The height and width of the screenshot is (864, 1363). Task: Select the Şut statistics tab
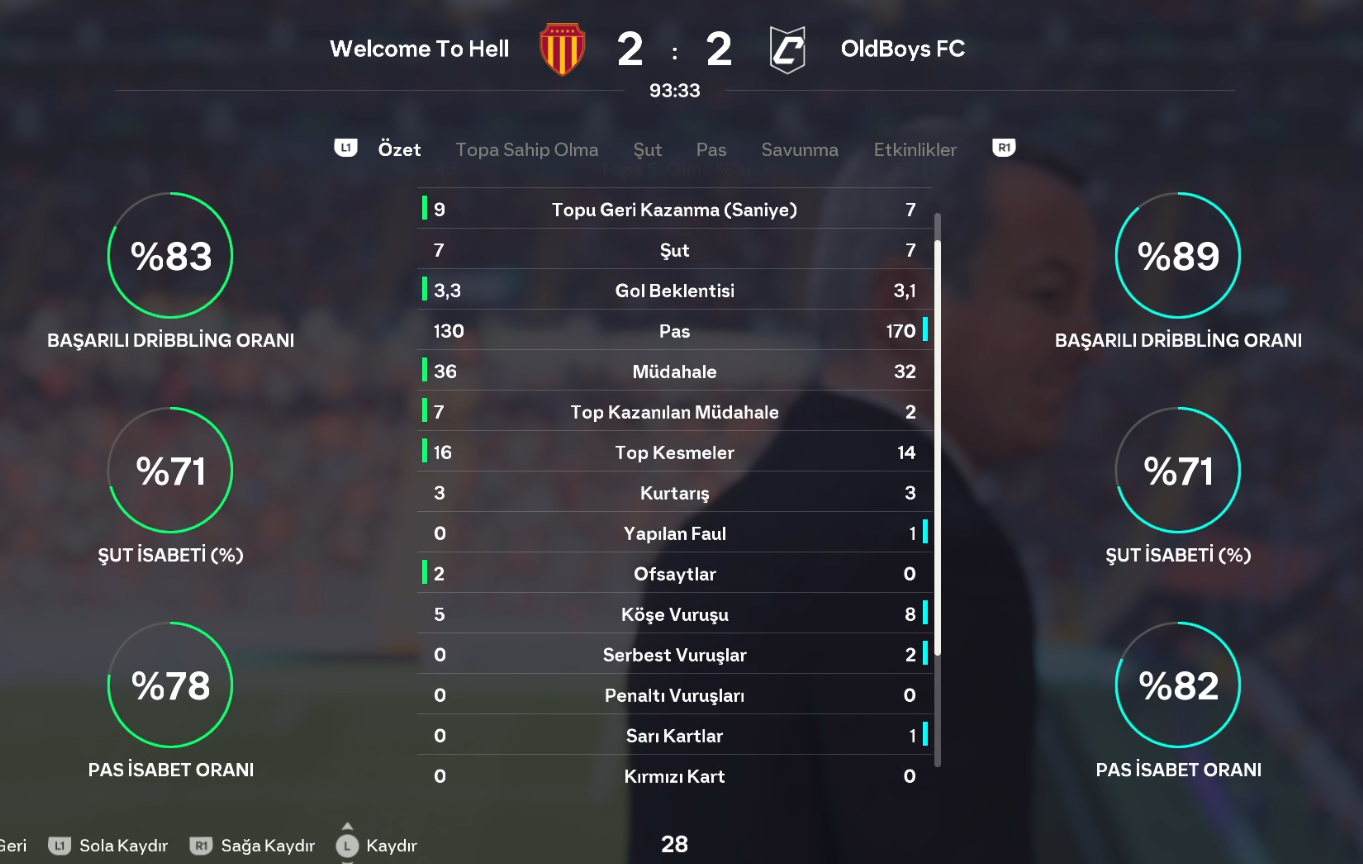click(647, 150)
